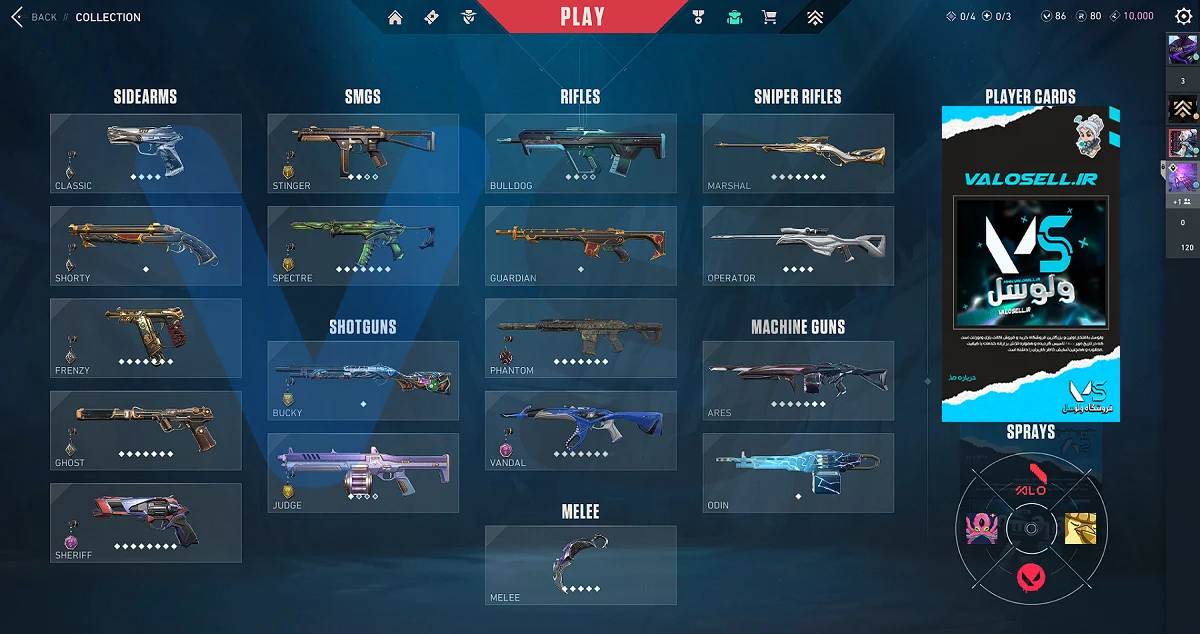Open the settings gear icon
The width and height of the screenshot is (1200, 634).
tap(1183, 17)
